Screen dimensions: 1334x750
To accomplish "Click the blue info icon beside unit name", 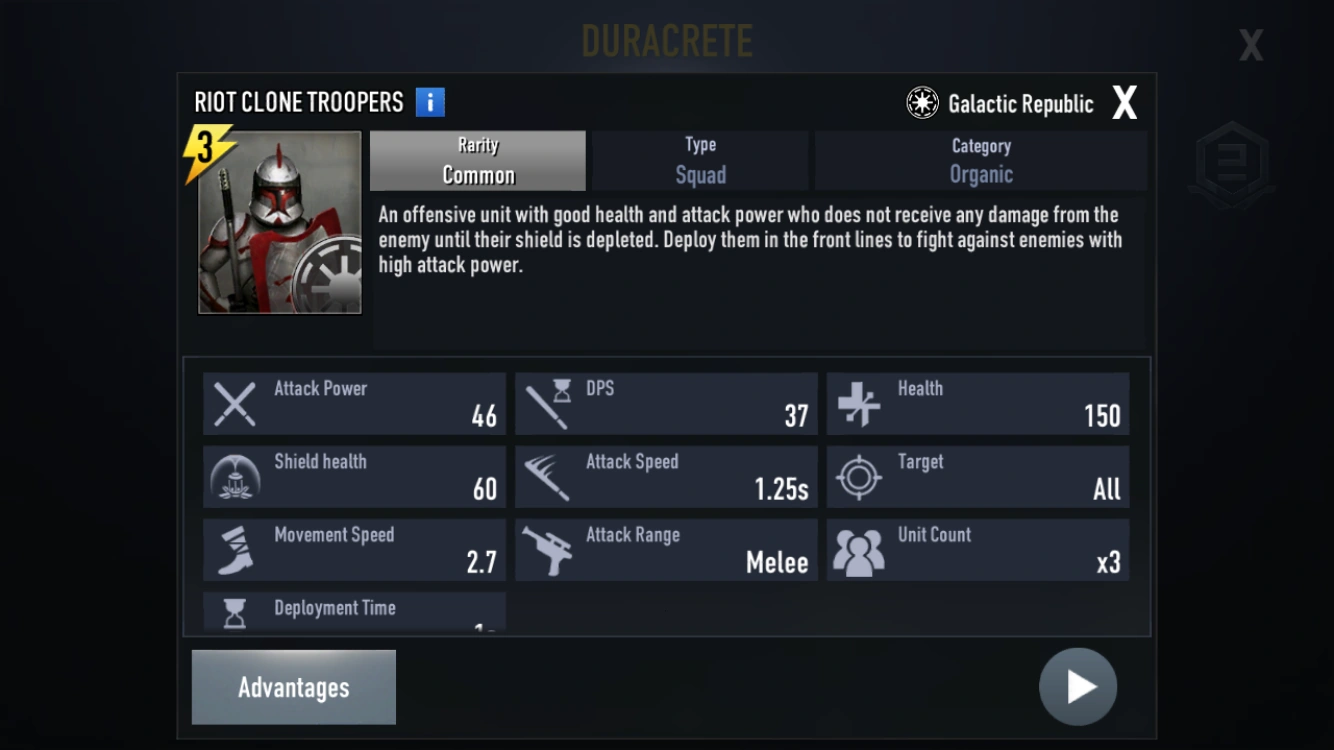I will (430, 101).
